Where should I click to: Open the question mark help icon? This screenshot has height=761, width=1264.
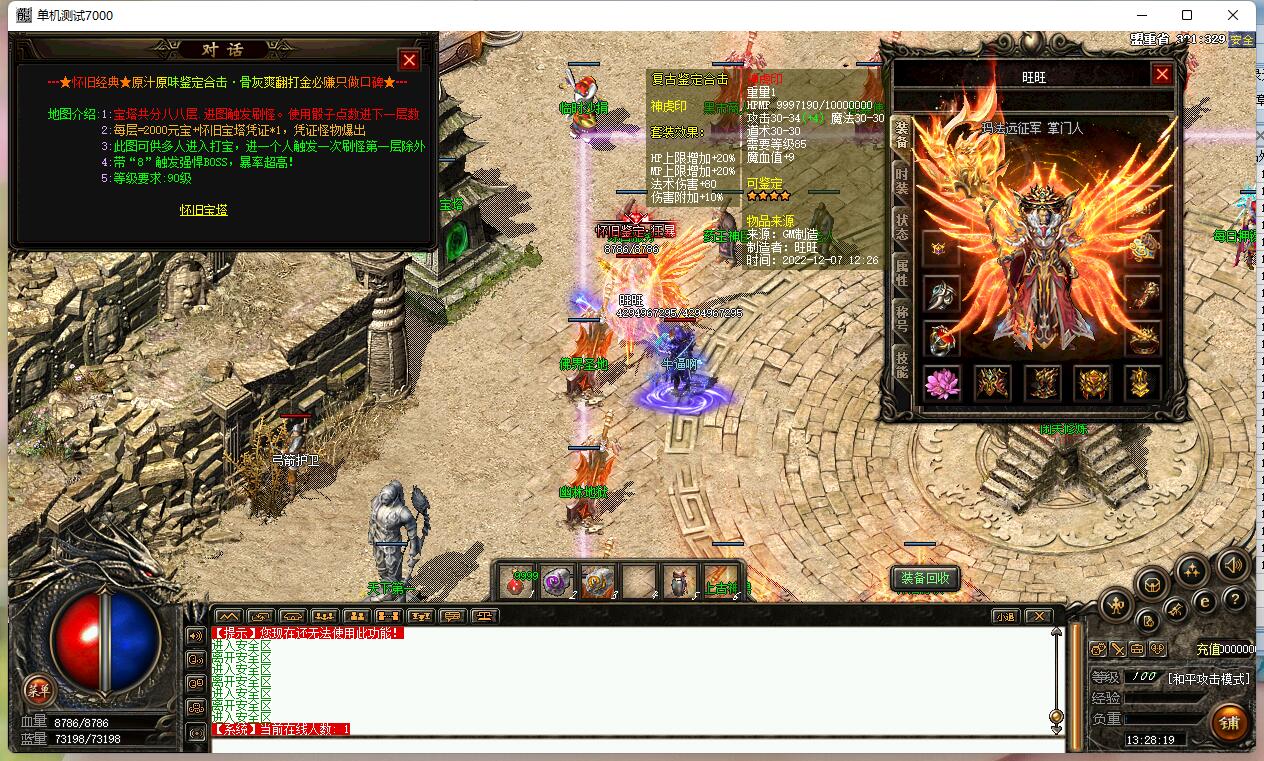(1237, 600)
